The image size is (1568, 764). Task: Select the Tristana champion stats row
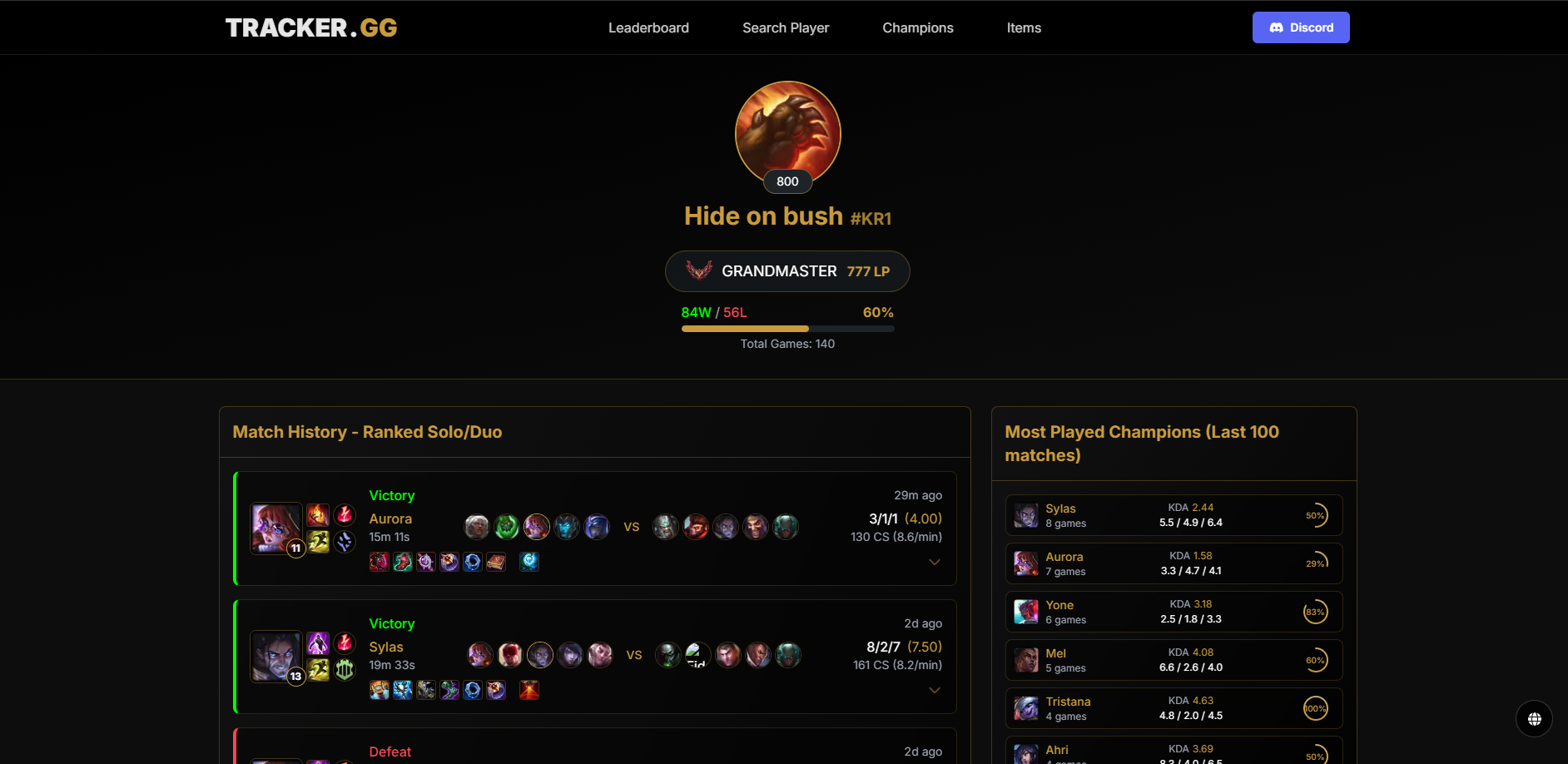(1174, 708)
